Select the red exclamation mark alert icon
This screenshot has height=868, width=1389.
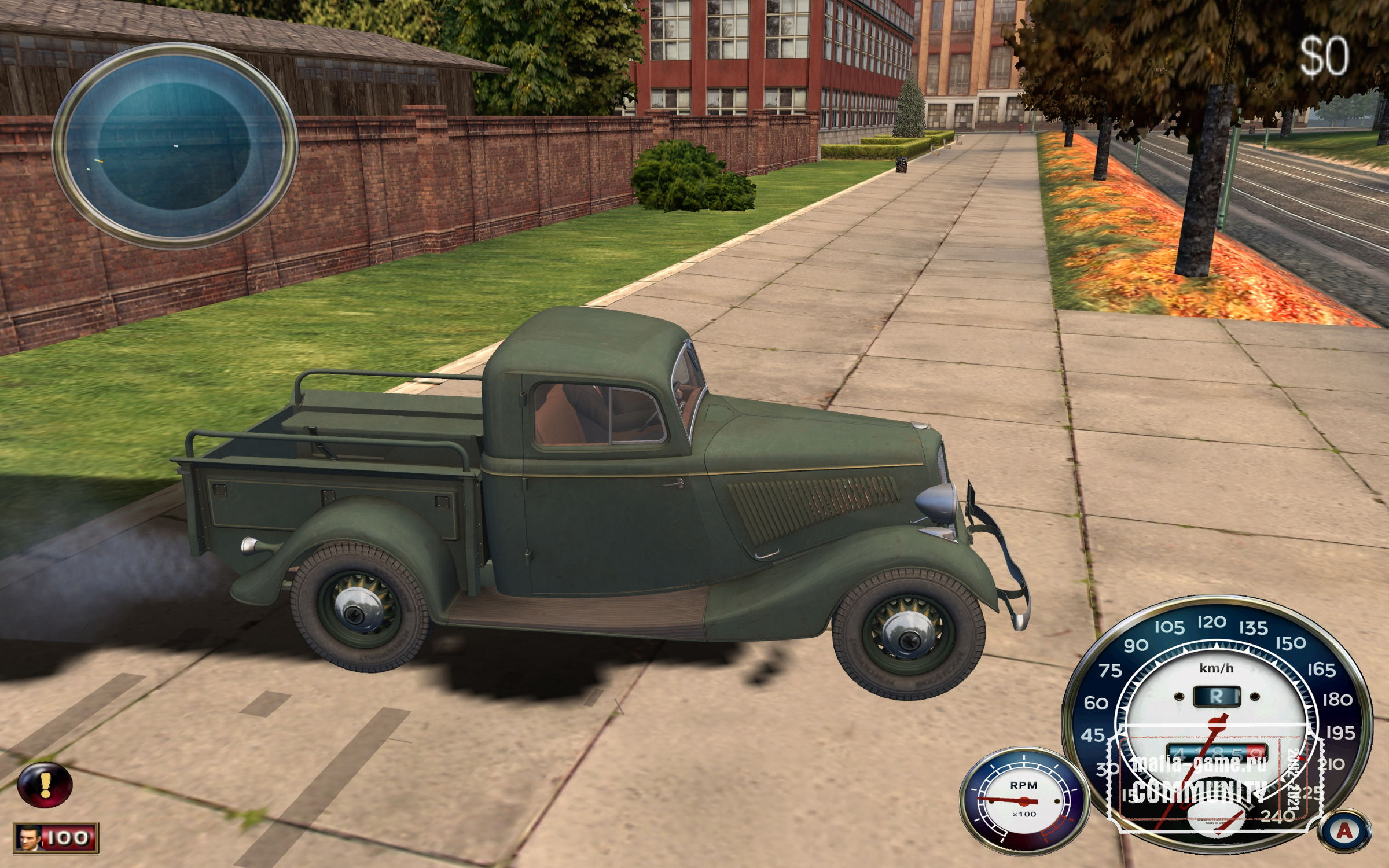pos(45,785)
